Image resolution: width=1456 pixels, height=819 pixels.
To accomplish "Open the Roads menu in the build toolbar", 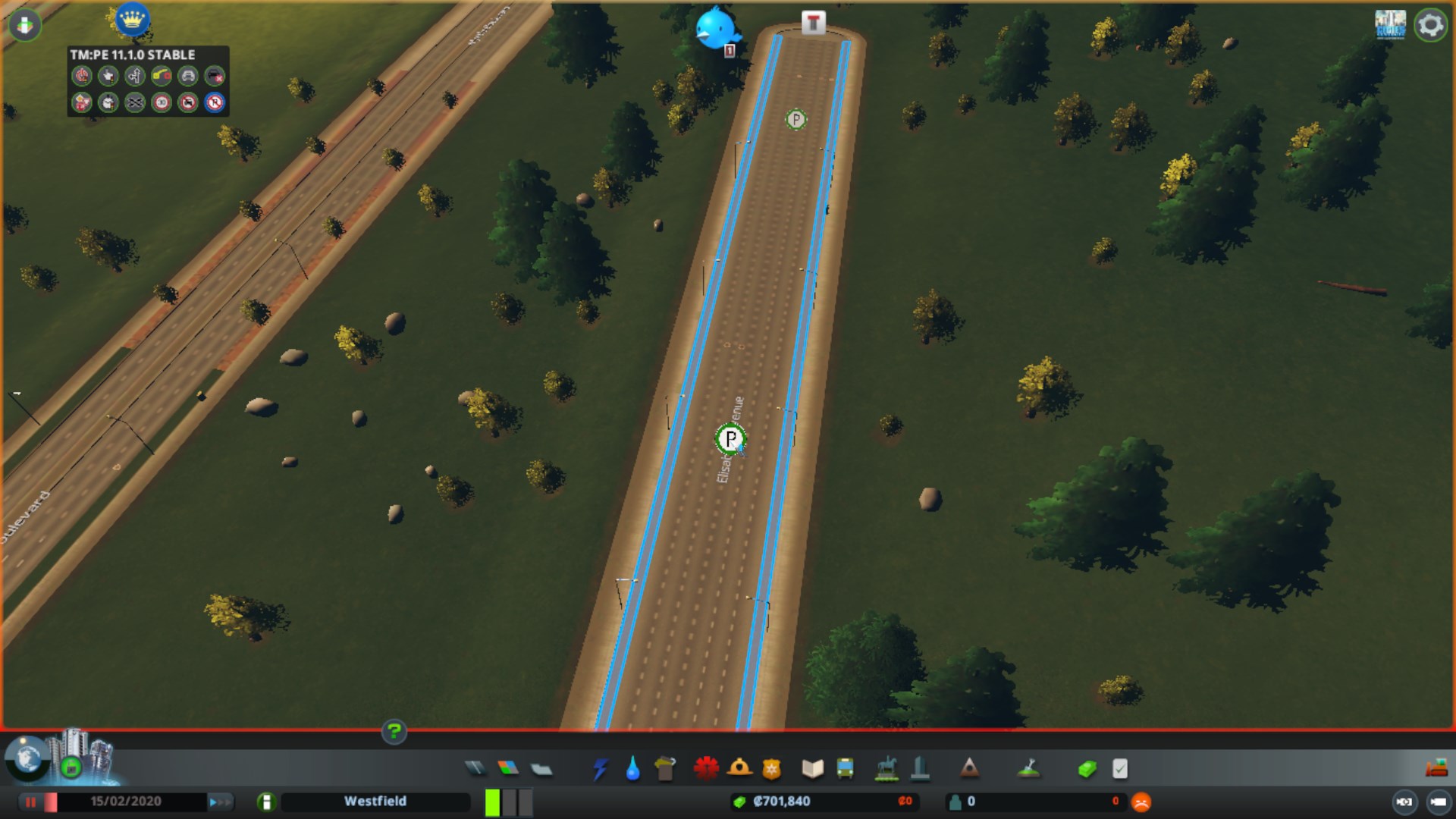I will 475,769.
